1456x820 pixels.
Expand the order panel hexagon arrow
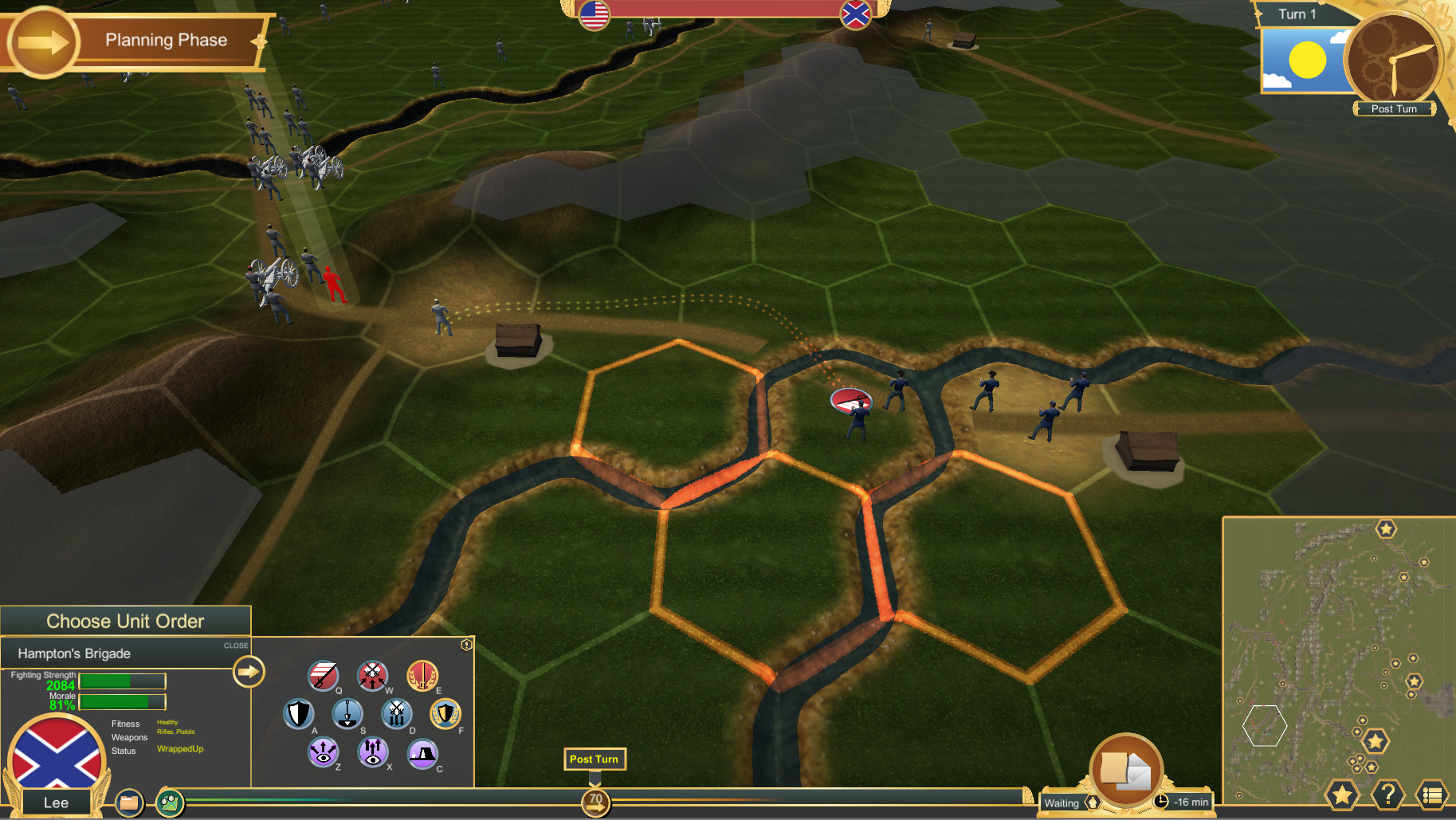[x=467, y=643]
